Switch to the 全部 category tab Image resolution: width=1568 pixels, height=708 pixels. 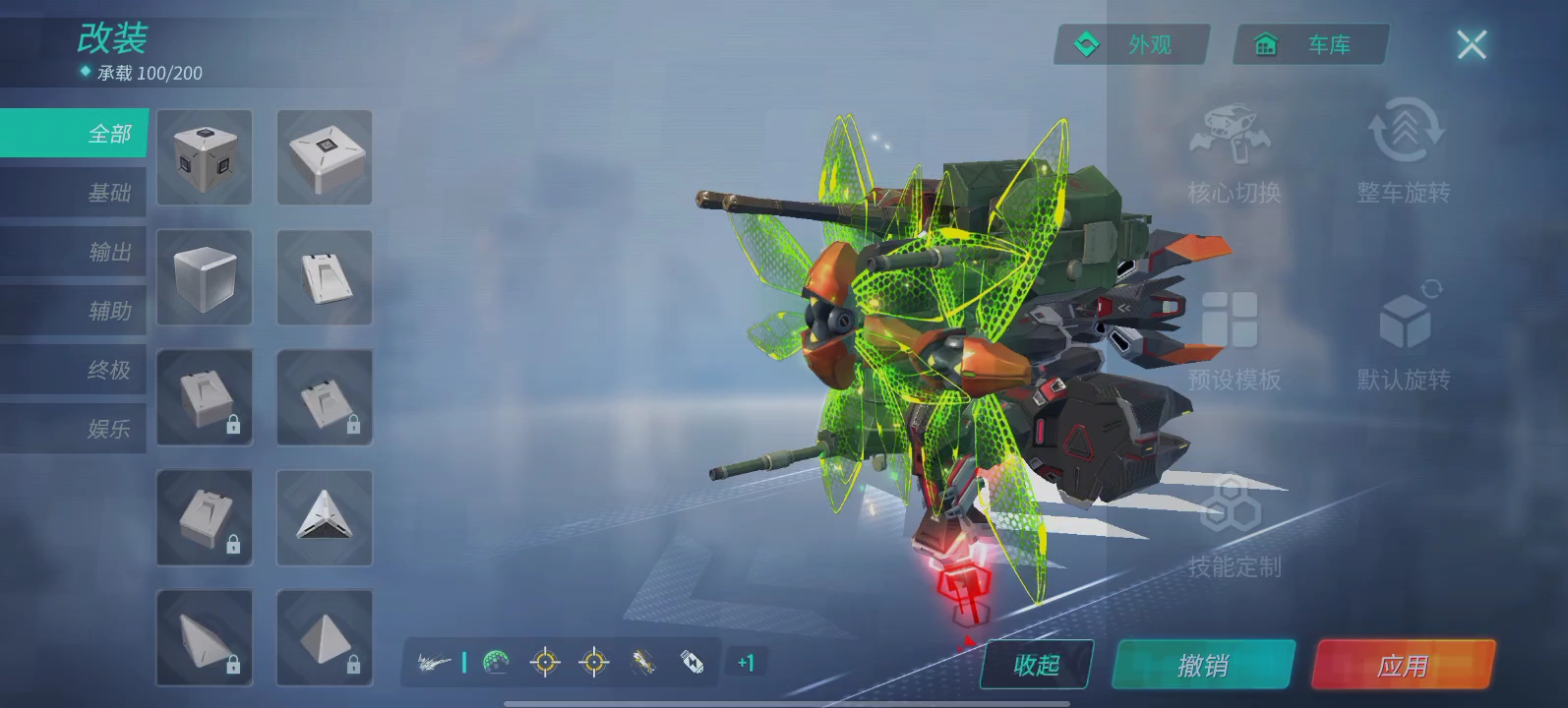(75, 134)
